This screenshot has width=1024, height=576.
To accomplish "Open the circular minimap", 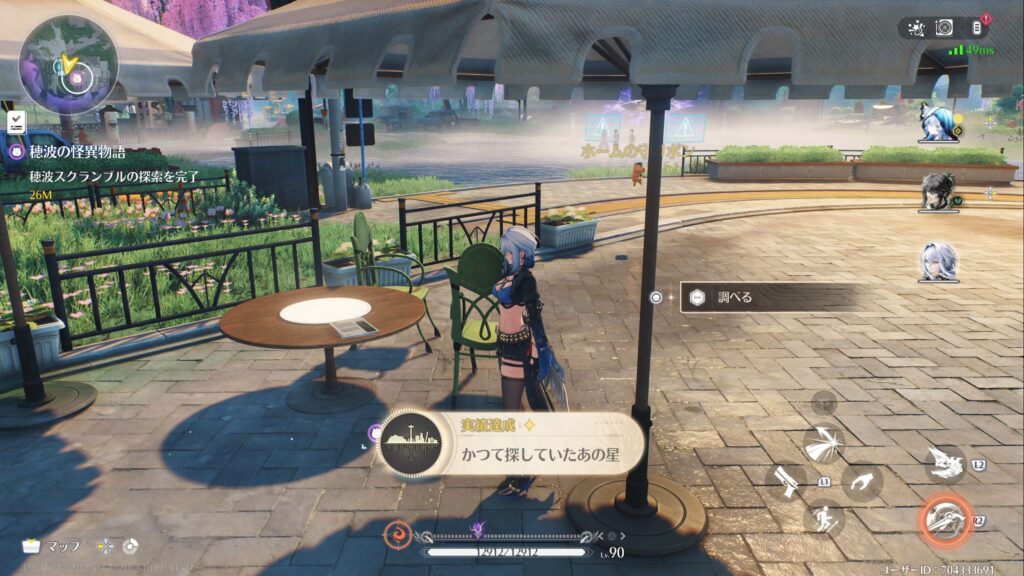I will point(68,62).
